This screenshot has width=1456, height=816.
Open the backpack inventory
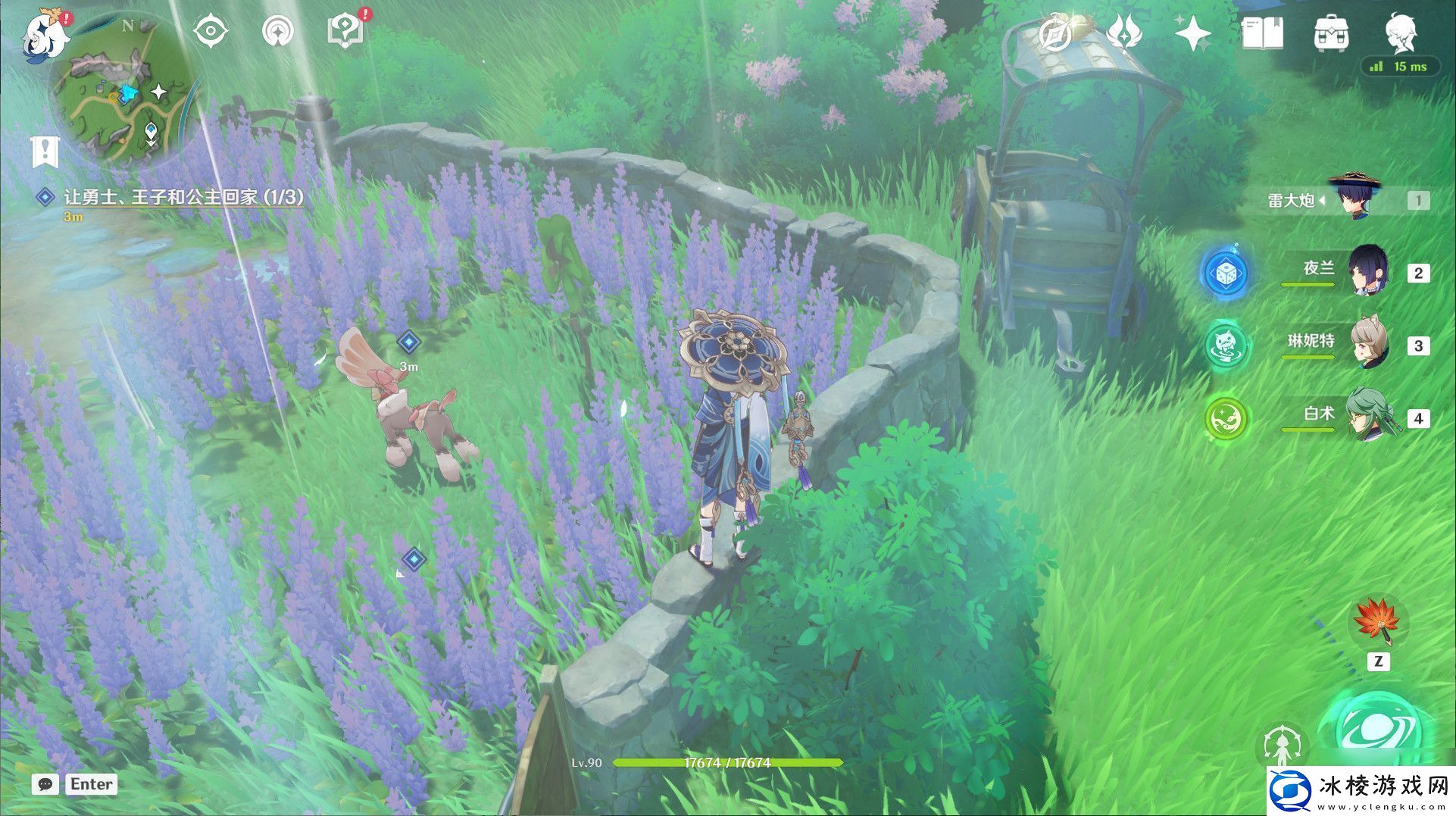pyautogui.click(x=1331, y=33)
